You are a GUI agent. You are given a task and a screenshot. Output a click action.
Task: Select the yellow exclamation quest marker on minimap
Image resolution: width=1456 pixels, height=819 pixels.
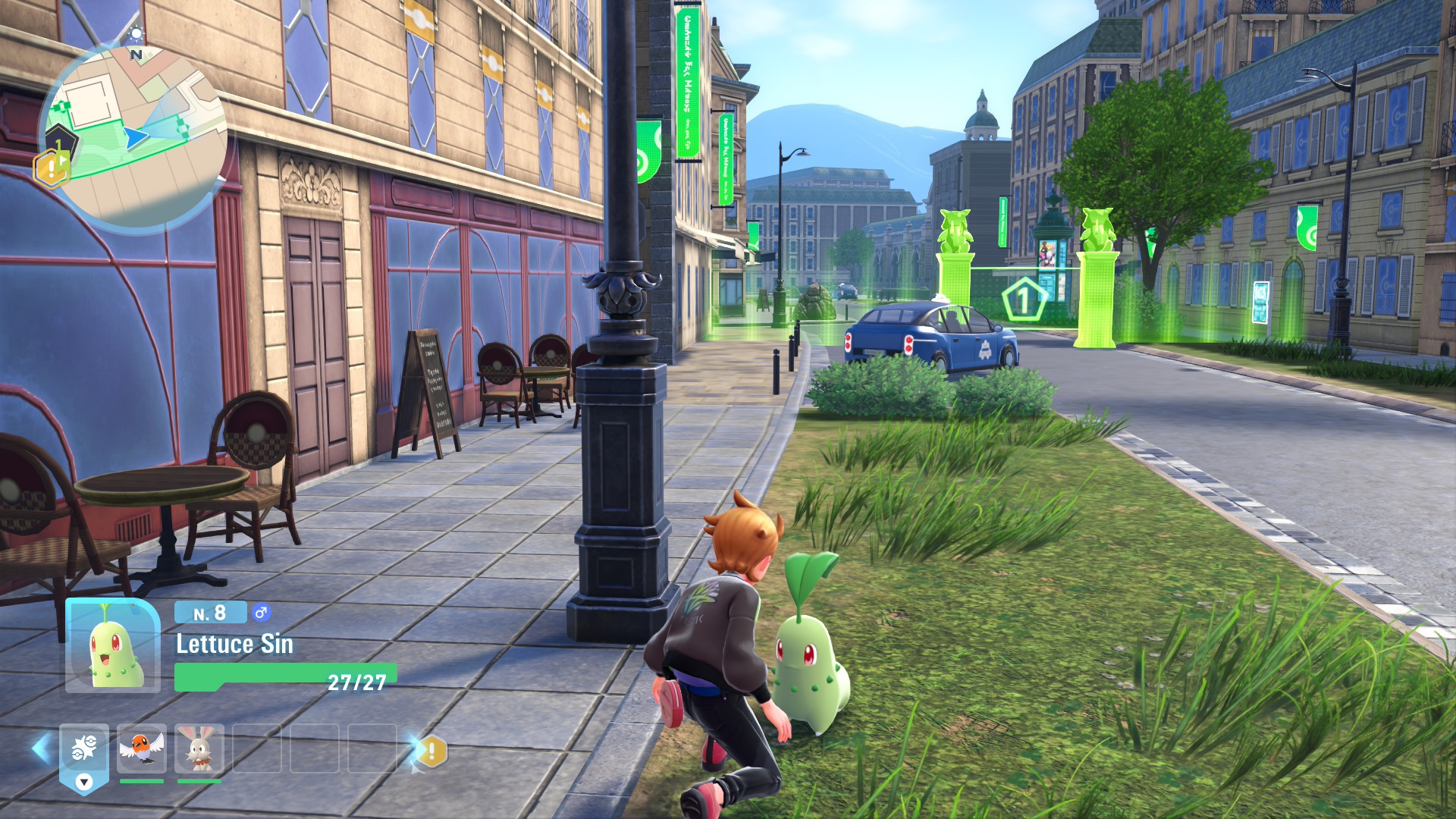(x=50, y=168)
